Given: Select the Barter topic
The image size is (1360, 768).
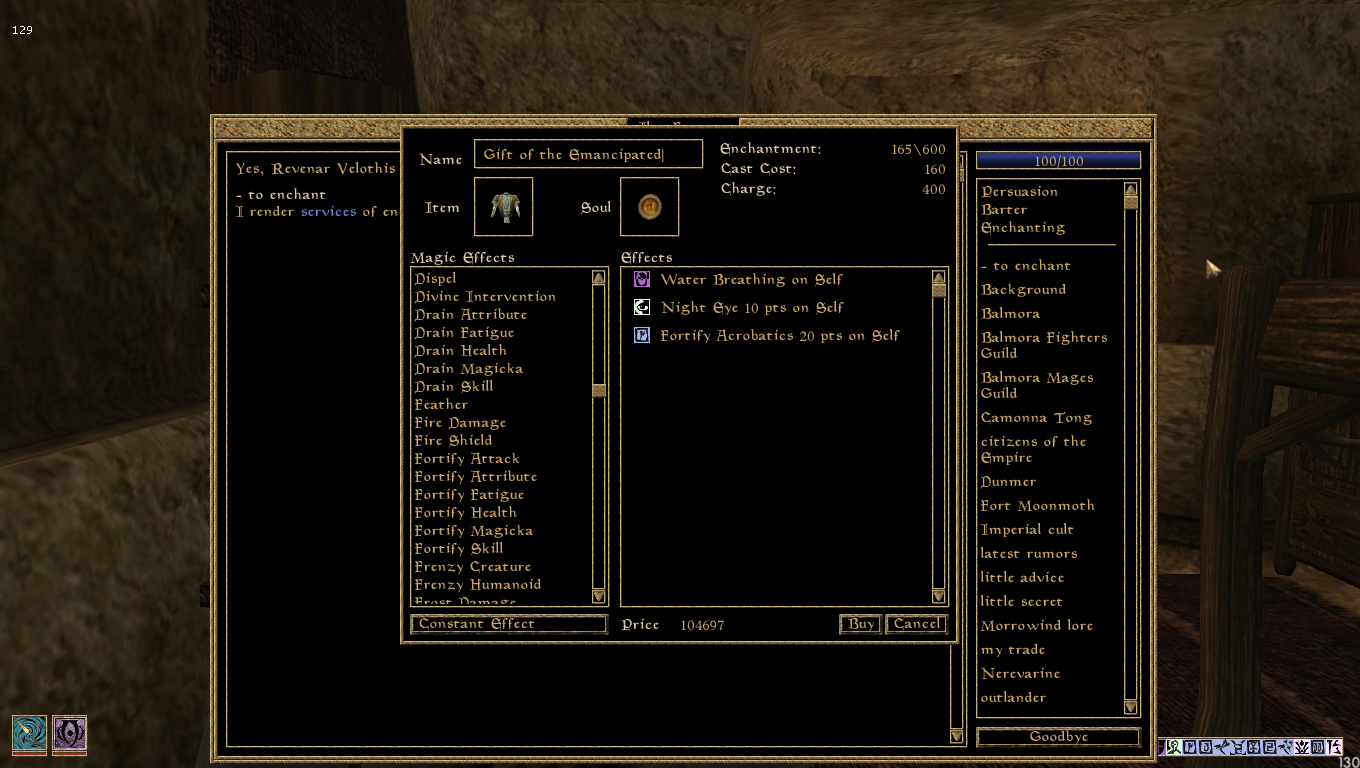Looking at the screenshot, I should [1004, 209].
